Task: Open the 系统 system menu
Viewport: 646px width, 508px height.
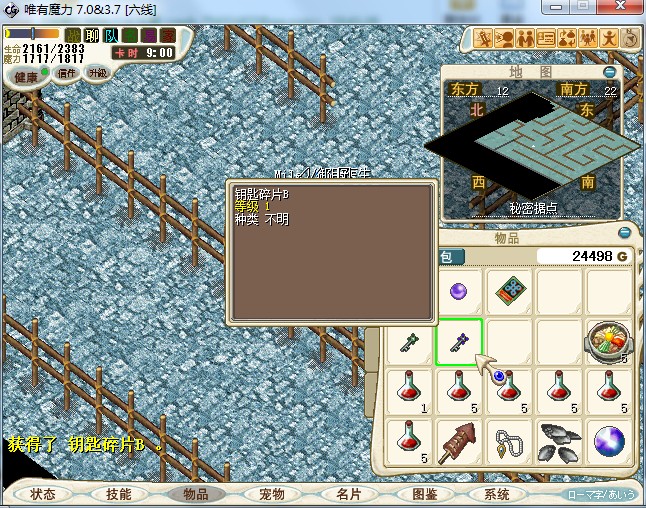Action: pyautogui.click(x=496, y=494)
